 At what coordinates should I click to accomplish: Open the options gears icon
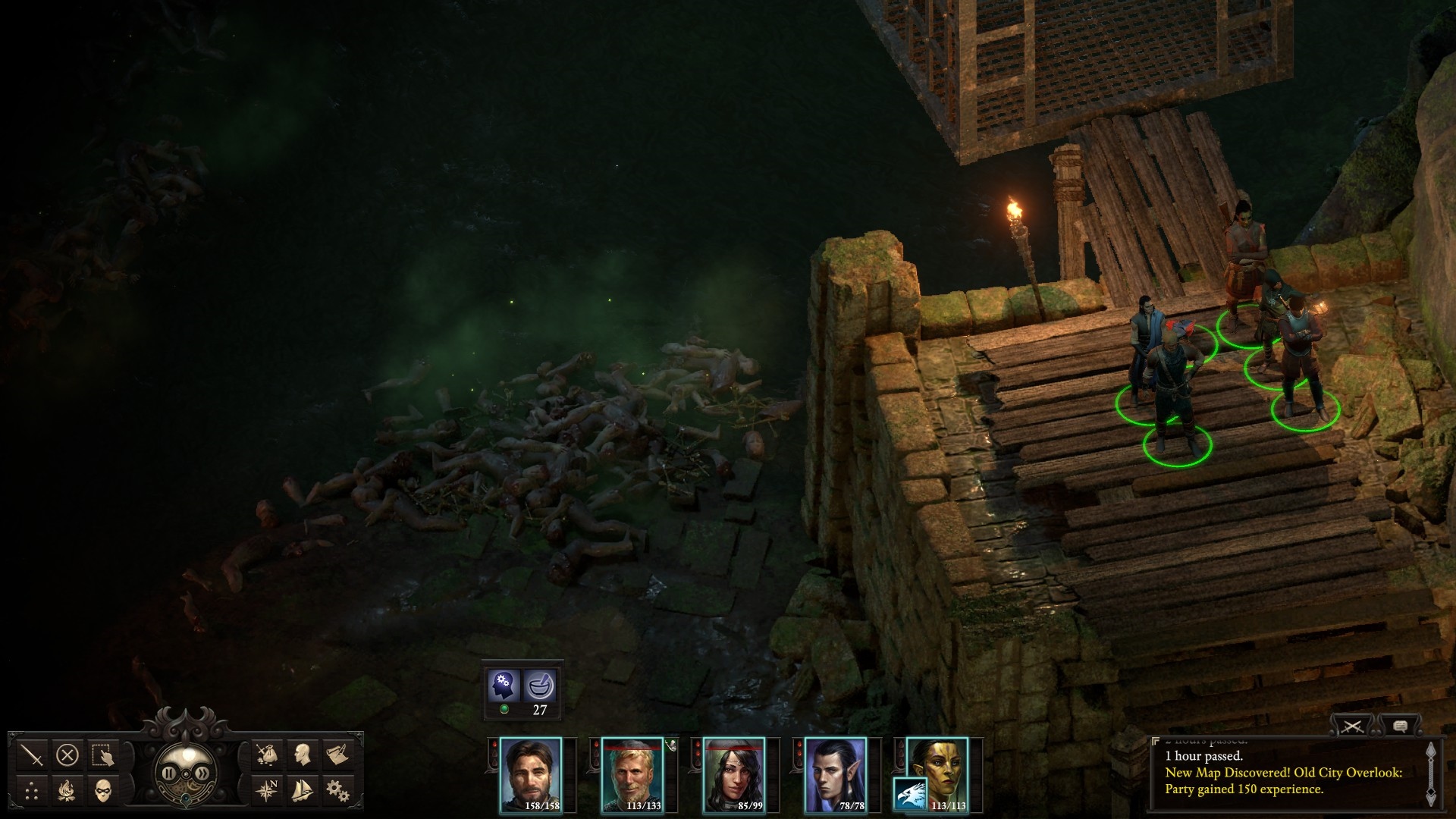click(337, 791)
